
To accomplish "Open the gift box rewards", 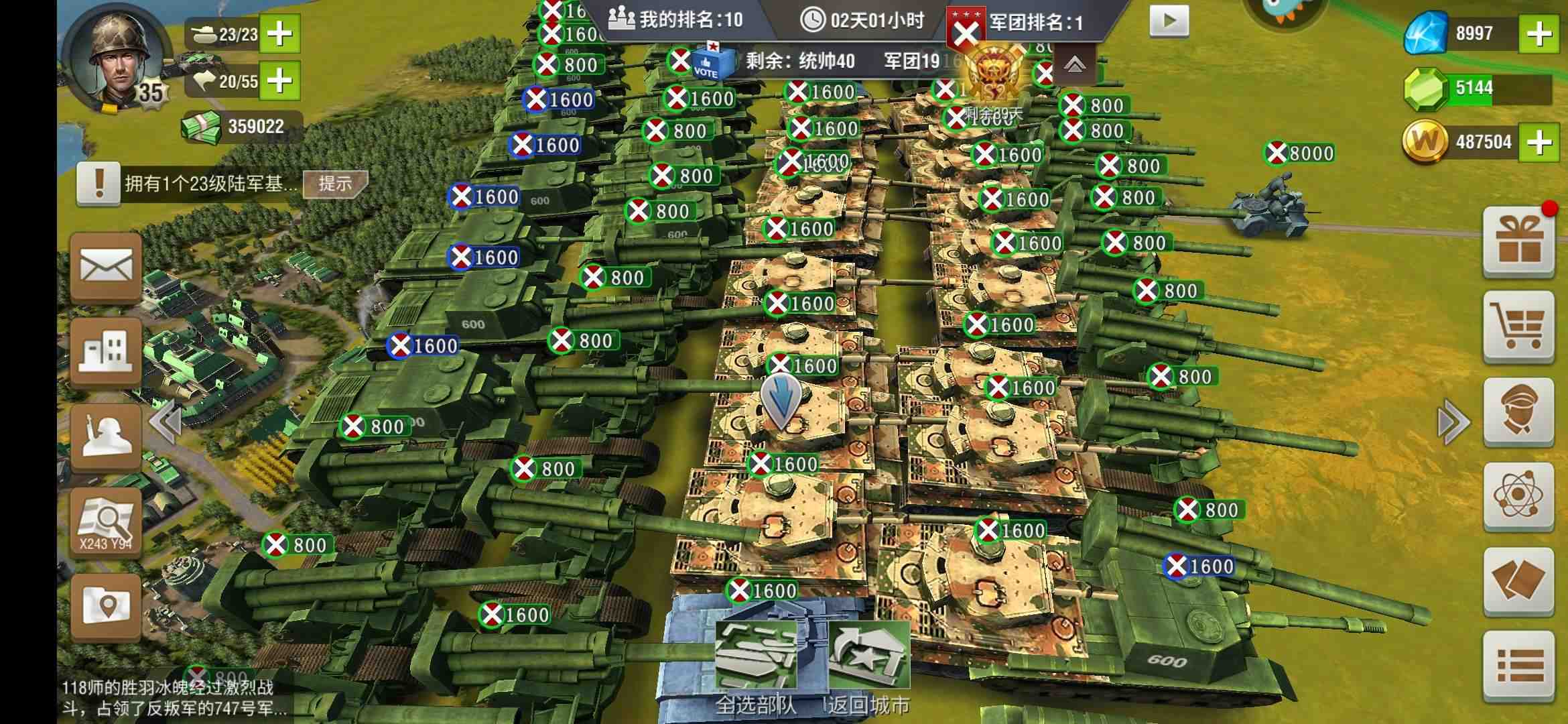I will (1518, 242).
